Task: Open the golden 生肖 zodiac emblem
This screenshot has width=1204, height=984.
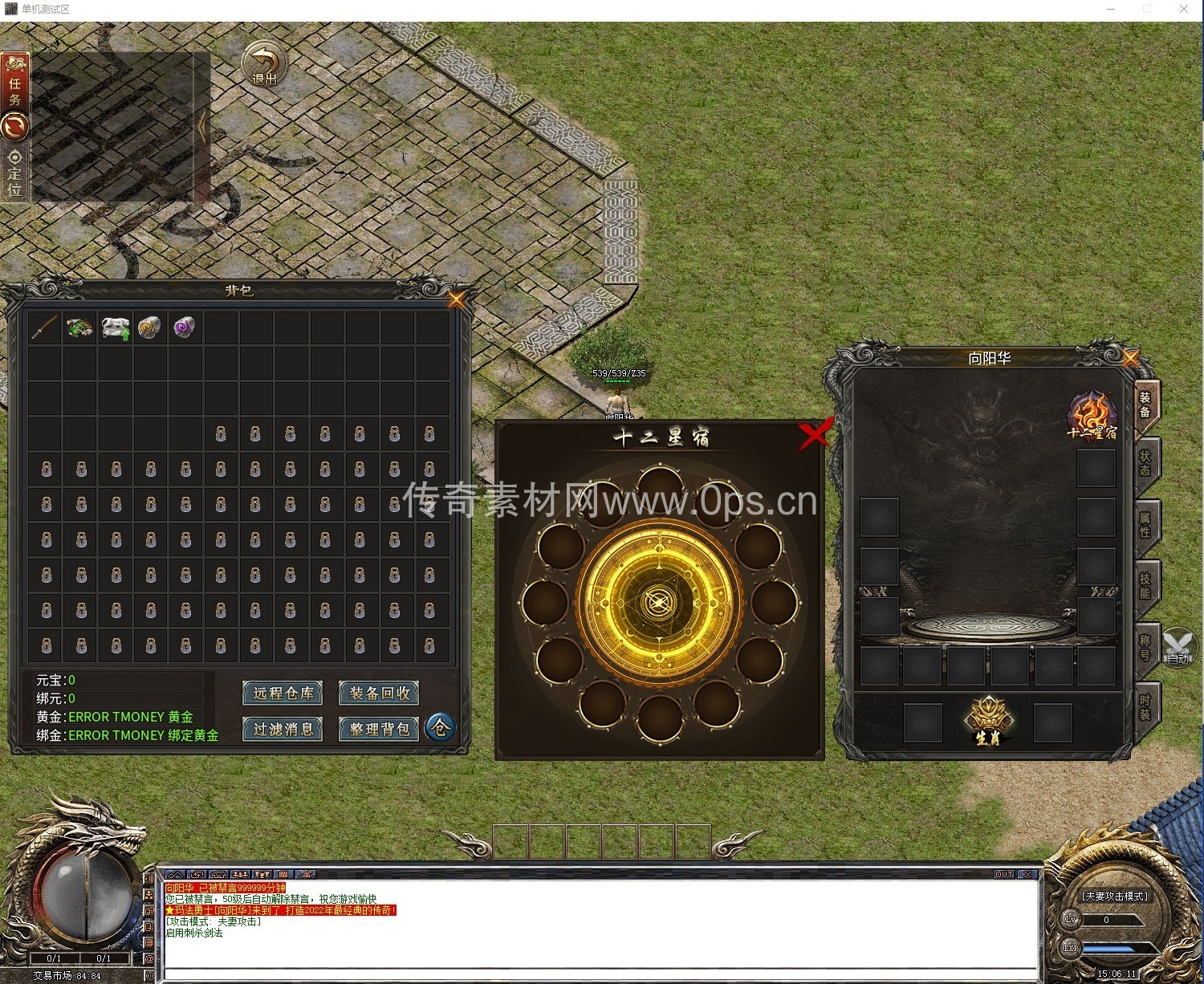Action: coord(988,721)
